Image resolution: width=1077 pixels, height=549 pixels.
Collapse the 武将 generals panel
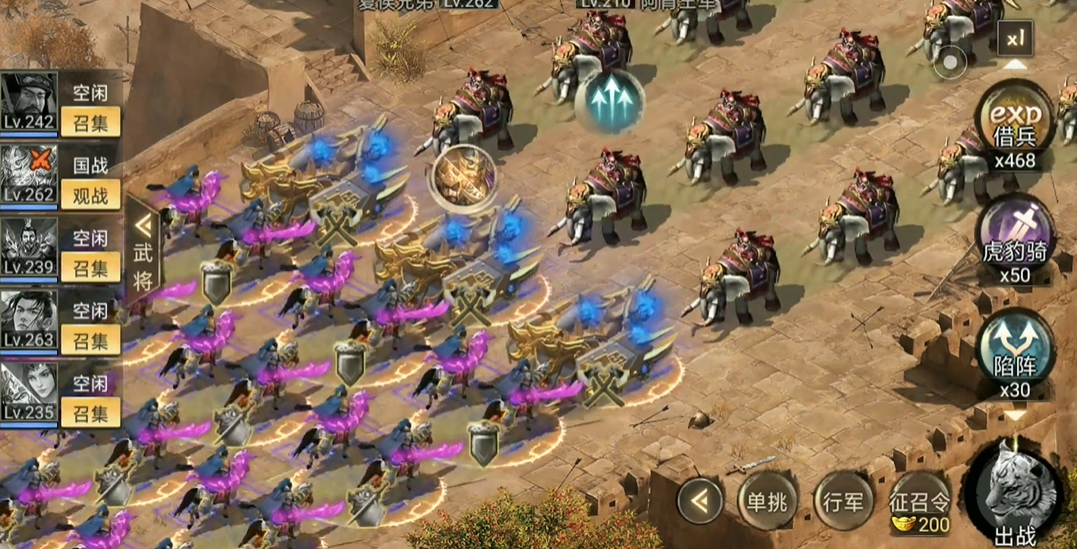tap(143, 250)
